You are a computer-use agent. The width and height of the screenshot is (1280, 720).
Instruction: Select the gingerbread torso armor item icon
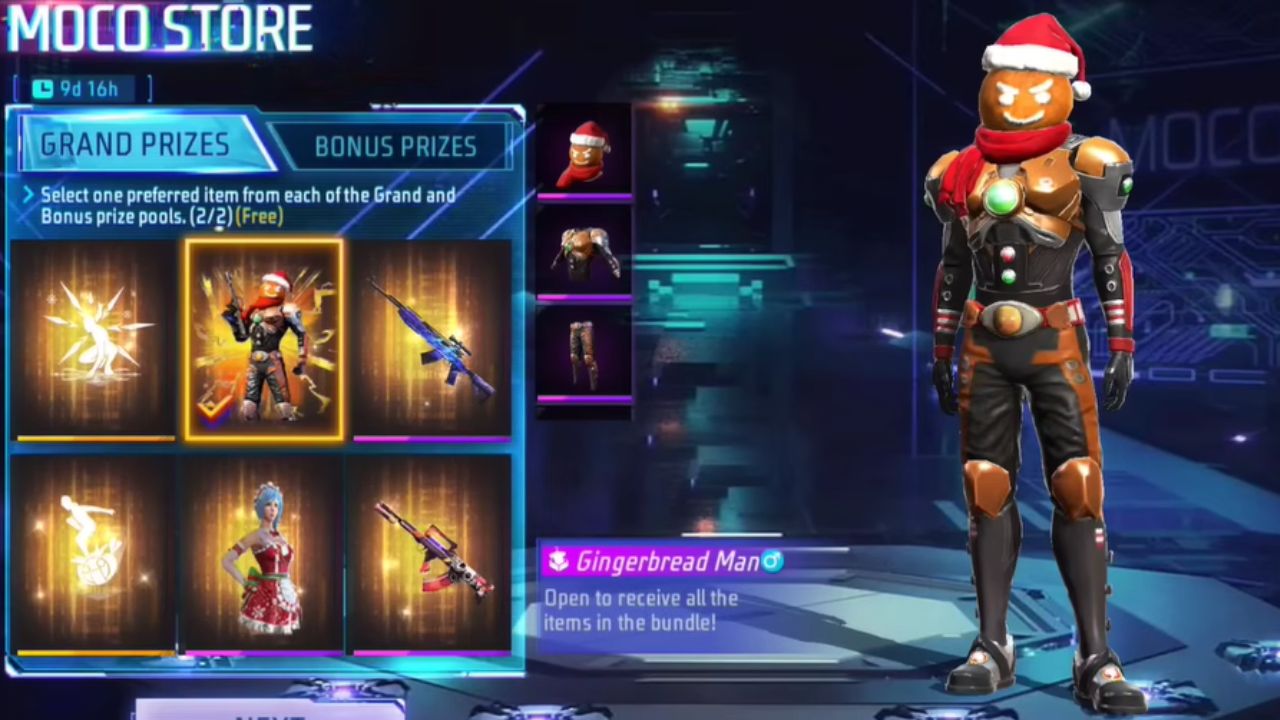(x=584, y=253)
